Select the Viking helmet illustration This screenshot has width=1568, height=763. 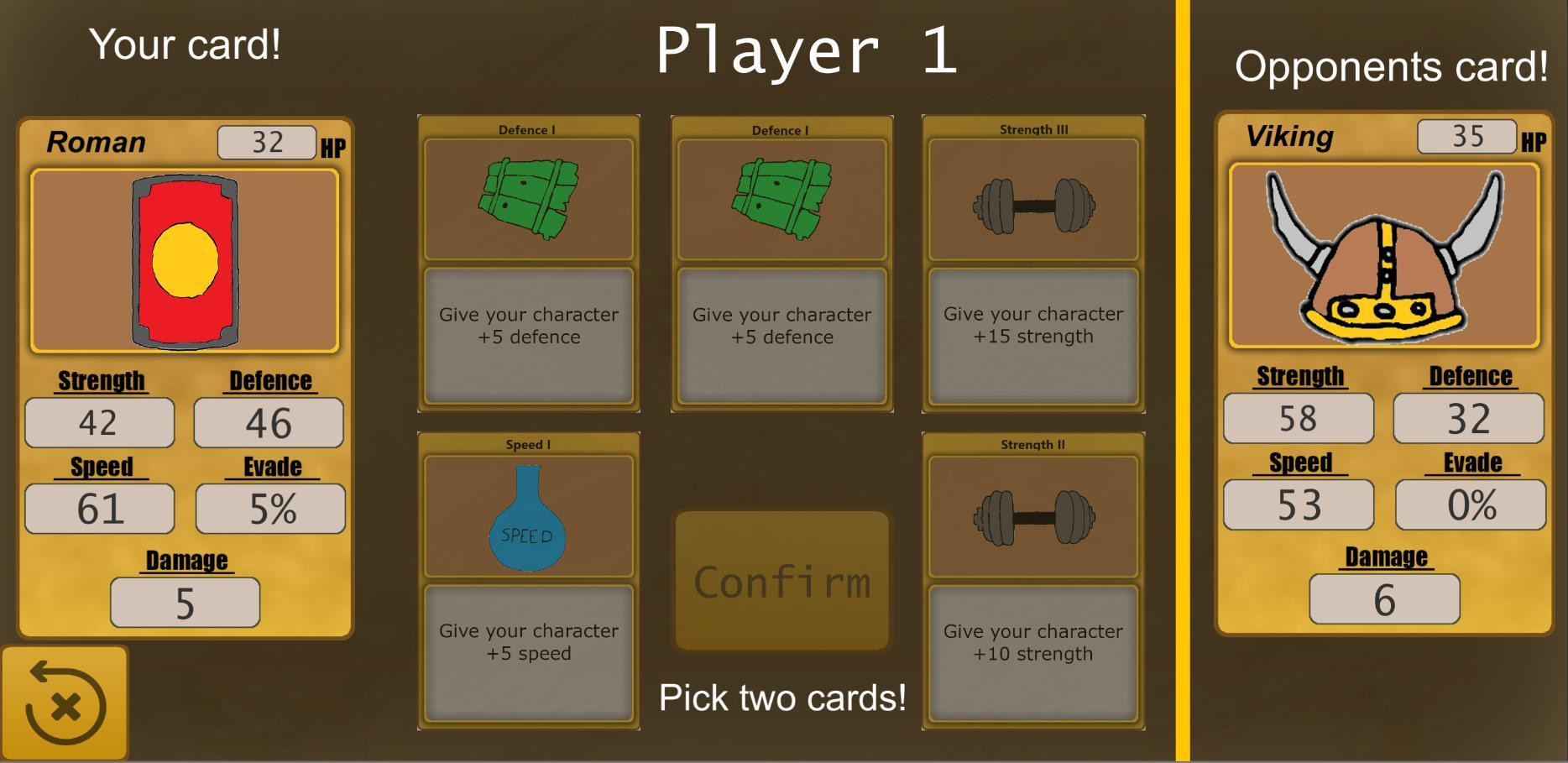pyautogui.click(x=1384, y=256)
